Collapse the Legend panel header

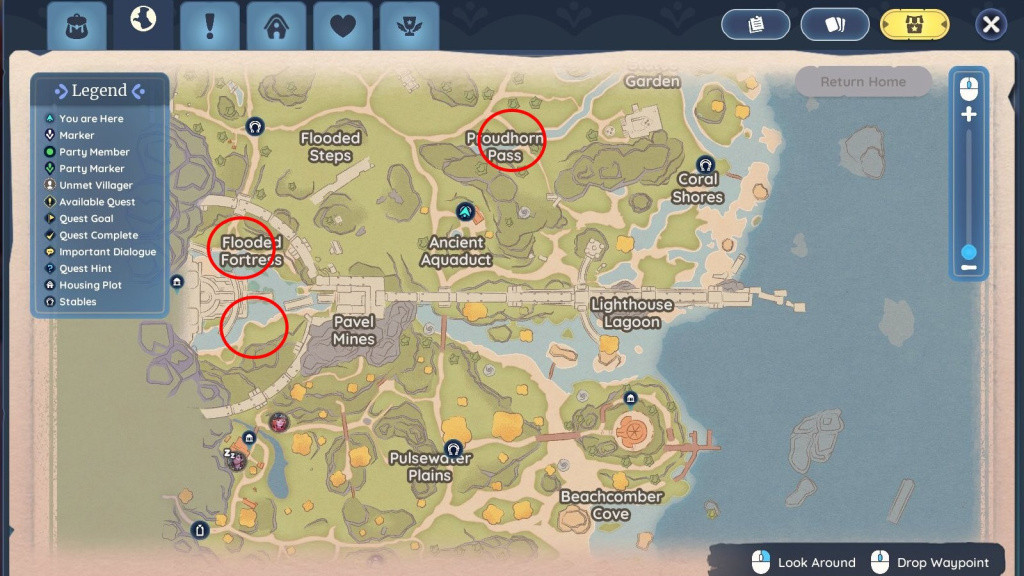pyautogui.click(x=99, y=91)
